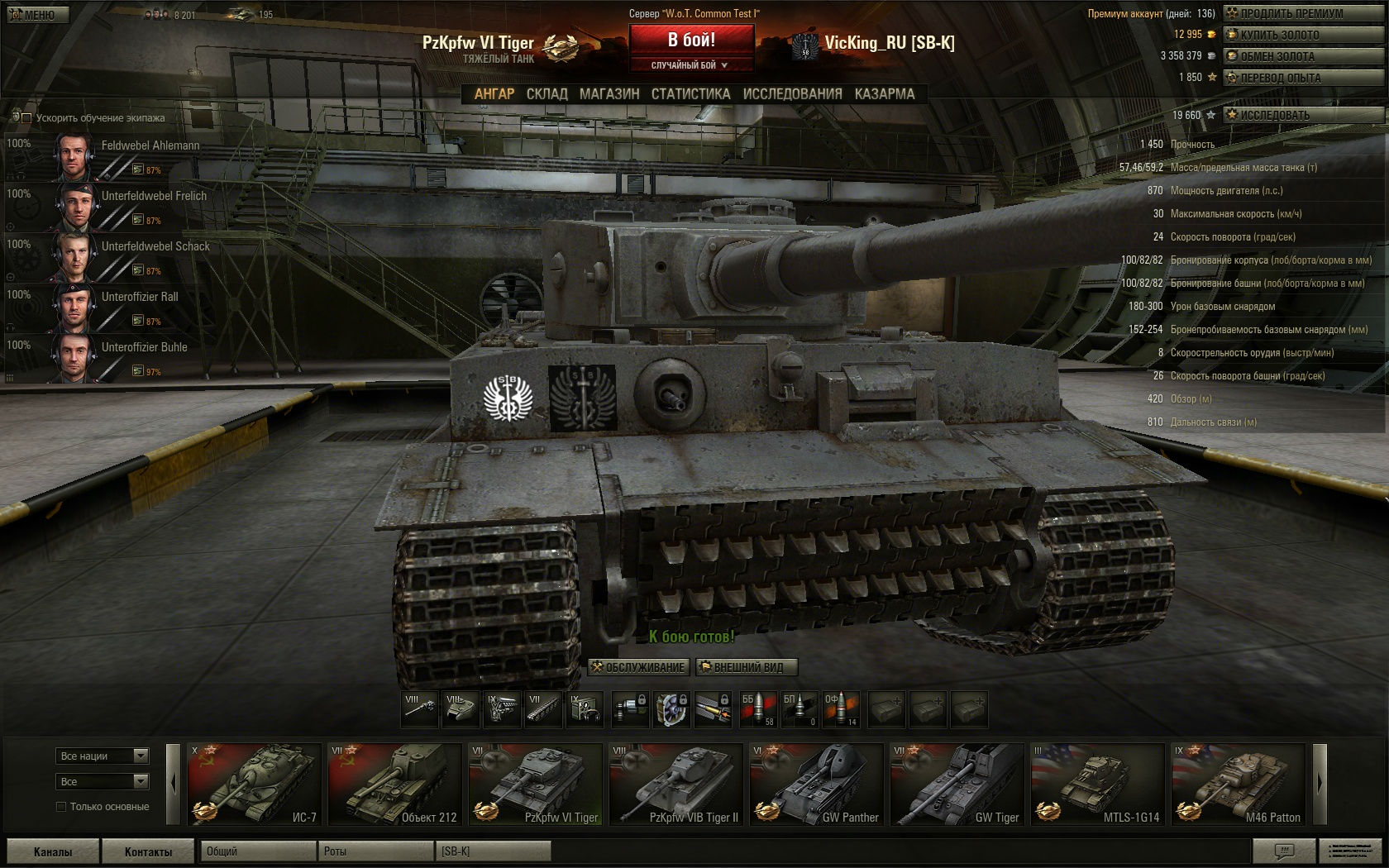The image size is (1389, 868).
Task: Open the "Все нации" nation filter dropdown
Action: point(103,756)
